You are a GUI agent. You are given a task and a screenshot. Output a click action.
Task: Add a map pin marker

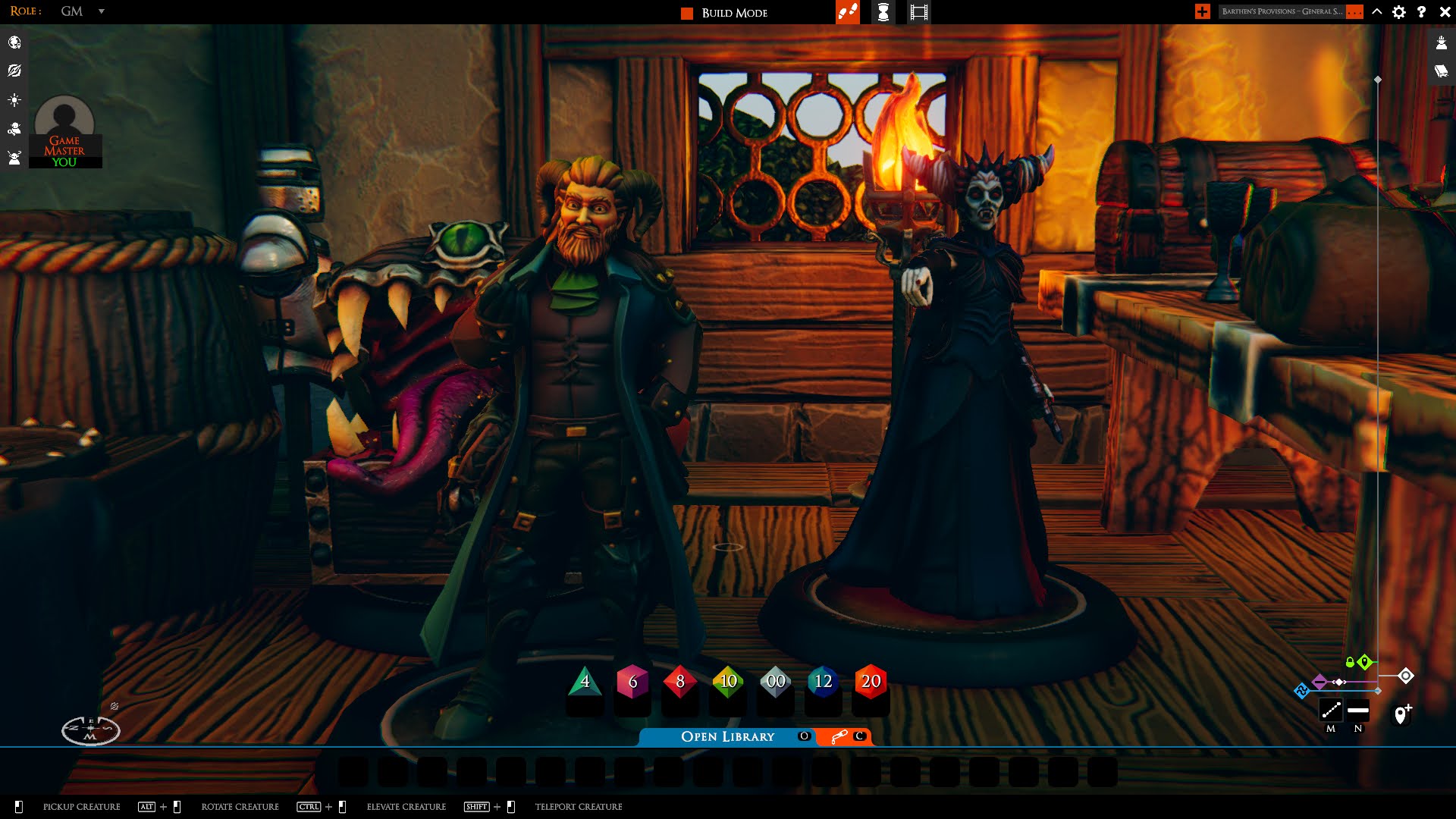(x=1402, y=714)
